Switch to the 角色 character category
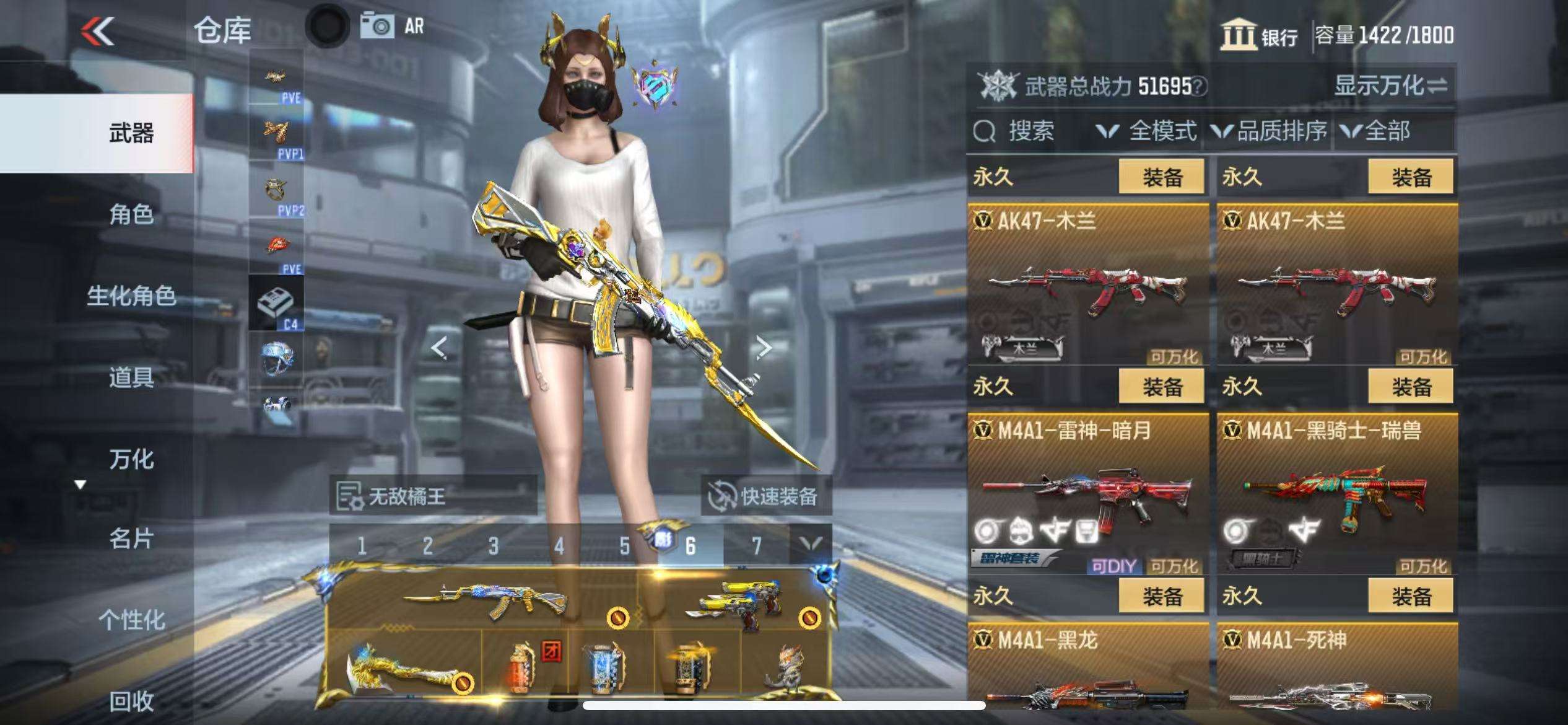Viewport: 1568px width, 725px height. coord(131,214)
